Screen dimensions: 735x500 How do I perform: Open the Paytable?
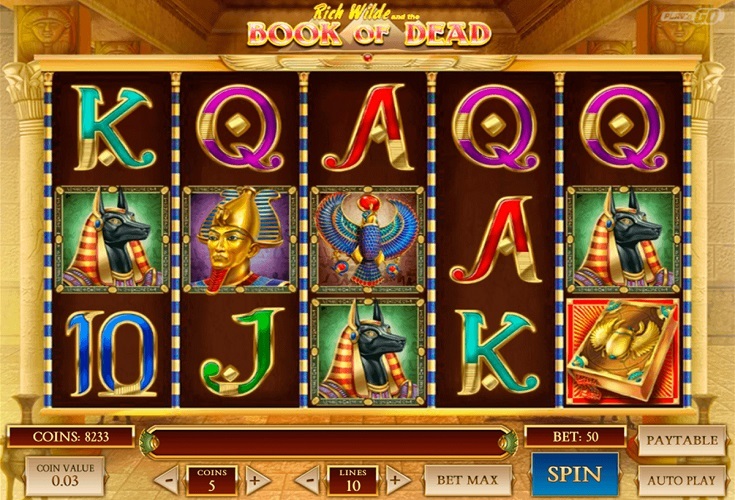(681, 440)
